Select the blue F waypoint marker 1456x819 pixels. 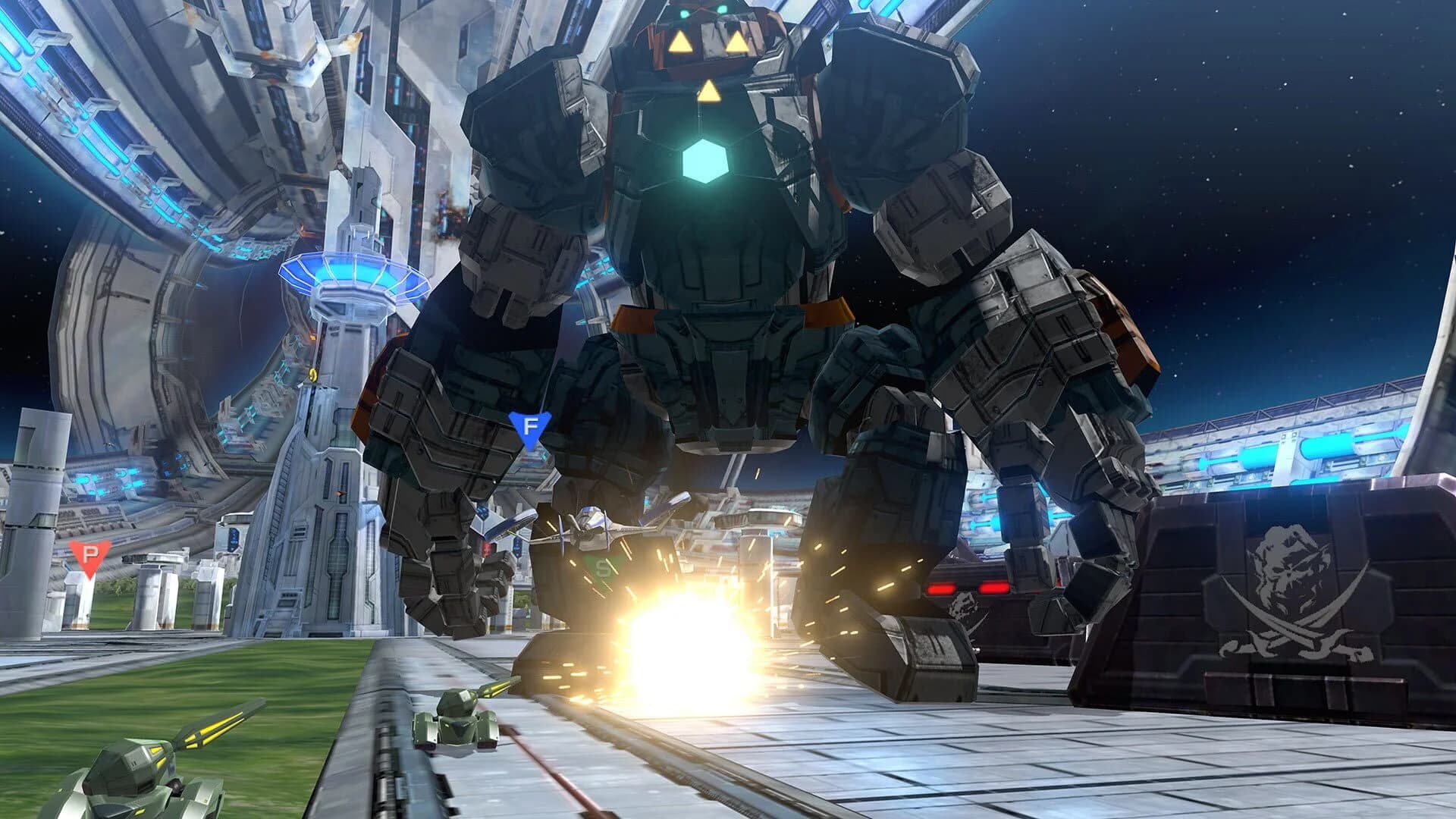point(529,428)
